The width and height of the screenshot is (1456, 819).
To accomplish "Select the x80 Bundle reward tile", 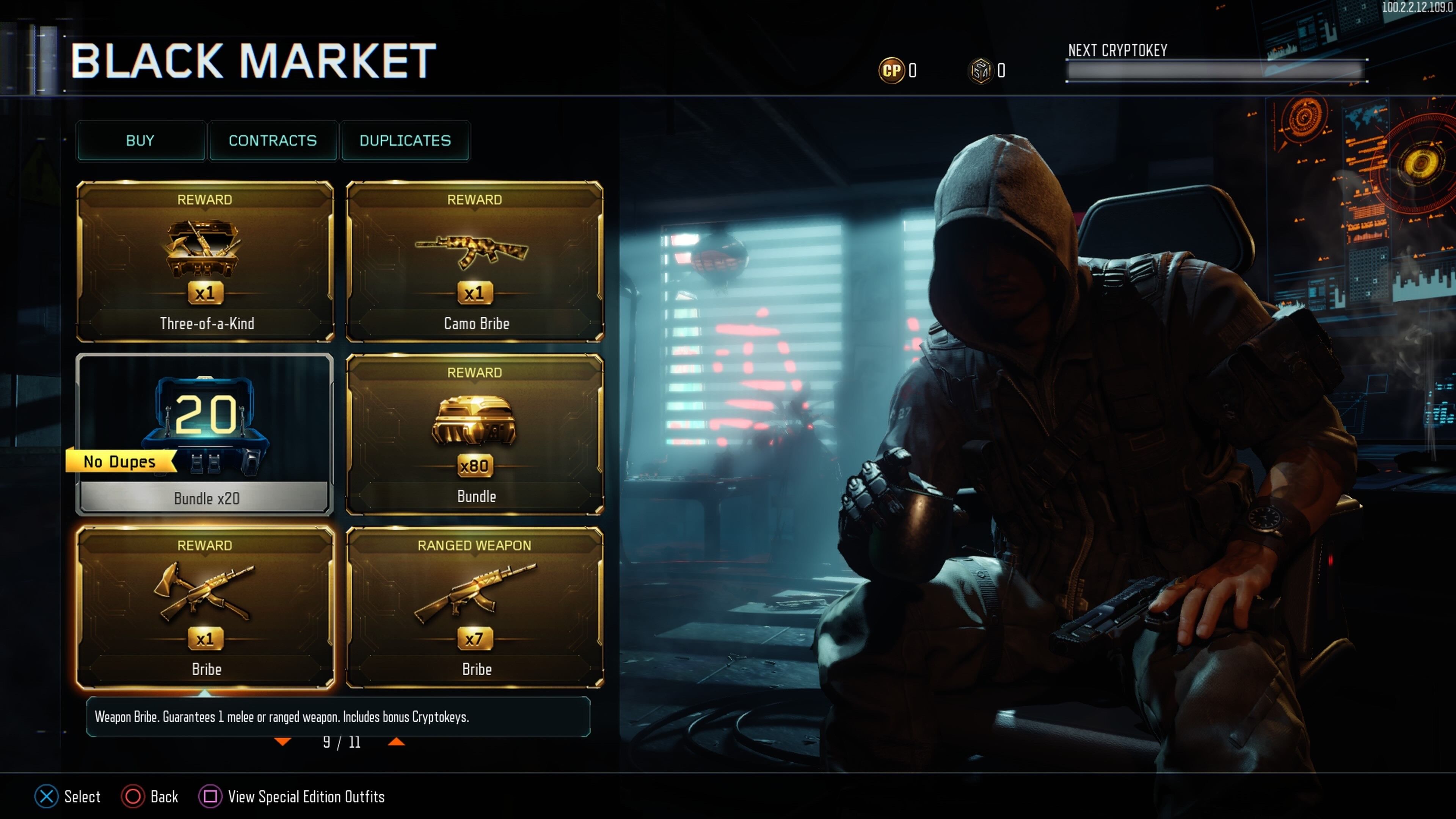I will (x=474, y=434).
